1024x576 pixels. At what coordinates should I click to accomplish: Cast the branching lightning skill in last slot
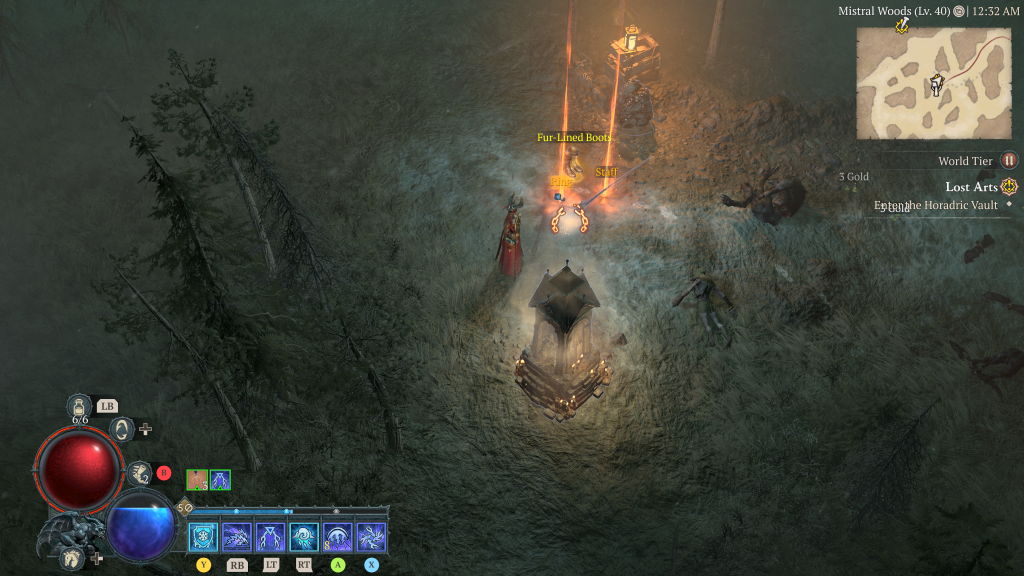coord(371,538)
